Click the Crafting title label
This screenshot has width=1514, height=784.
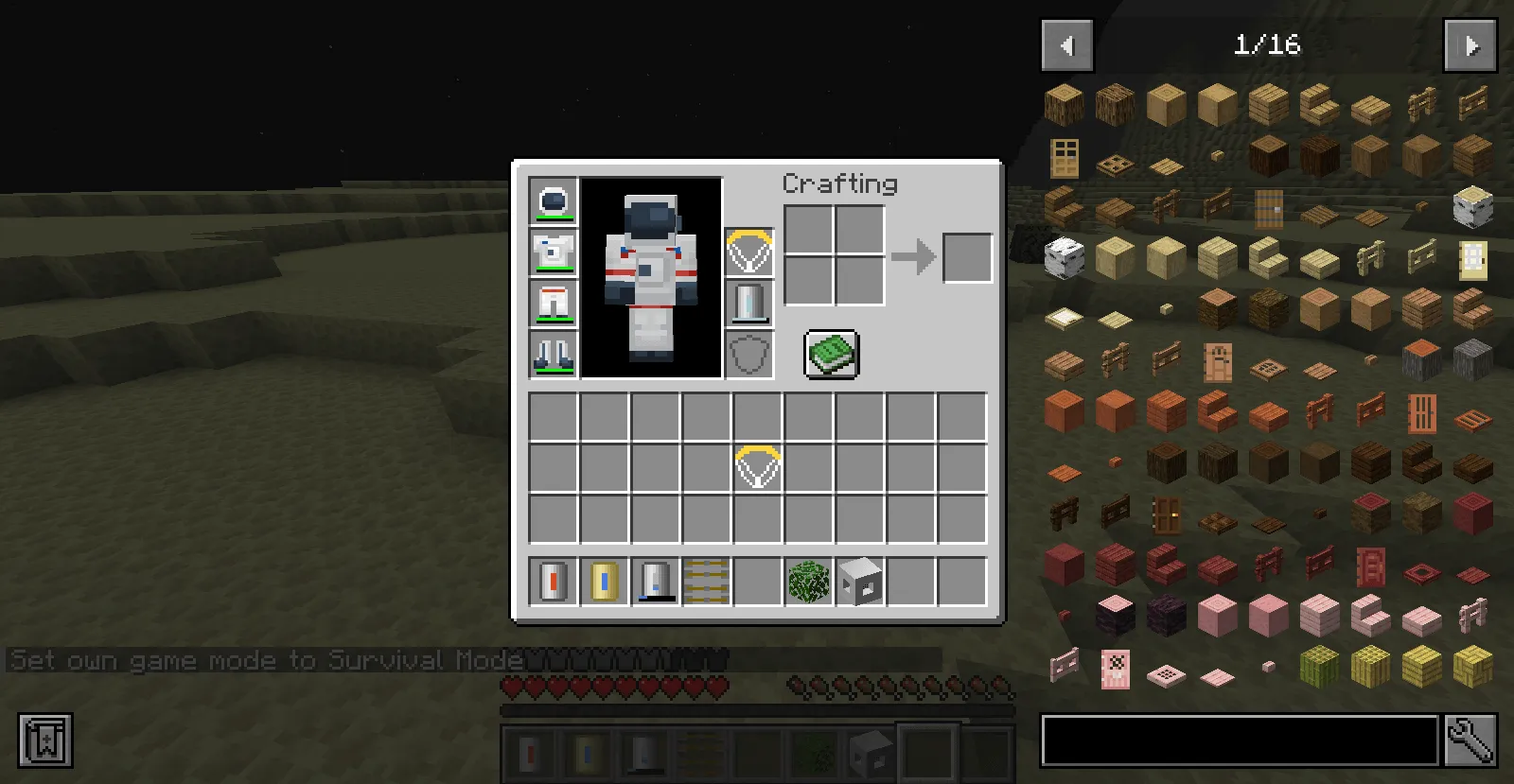pyautogui.click(x=840, y=184)
